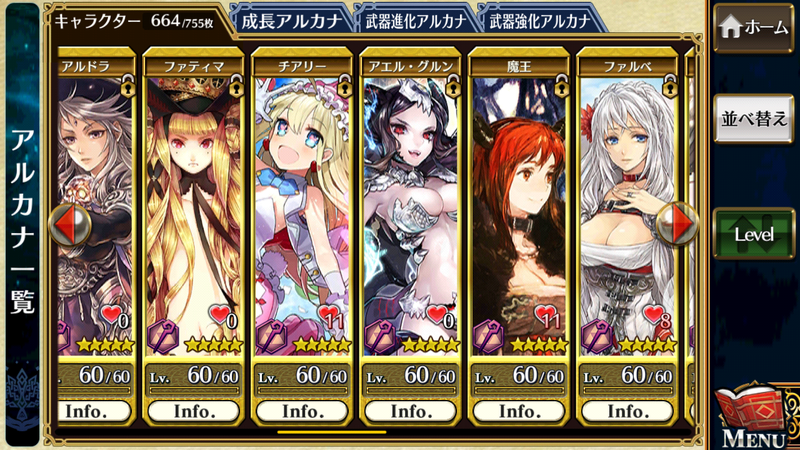Switch to the 成長アルカナ tab
The height and width of the screenshot is (450, 800).
pyautogui.click(x=291, y=18)
